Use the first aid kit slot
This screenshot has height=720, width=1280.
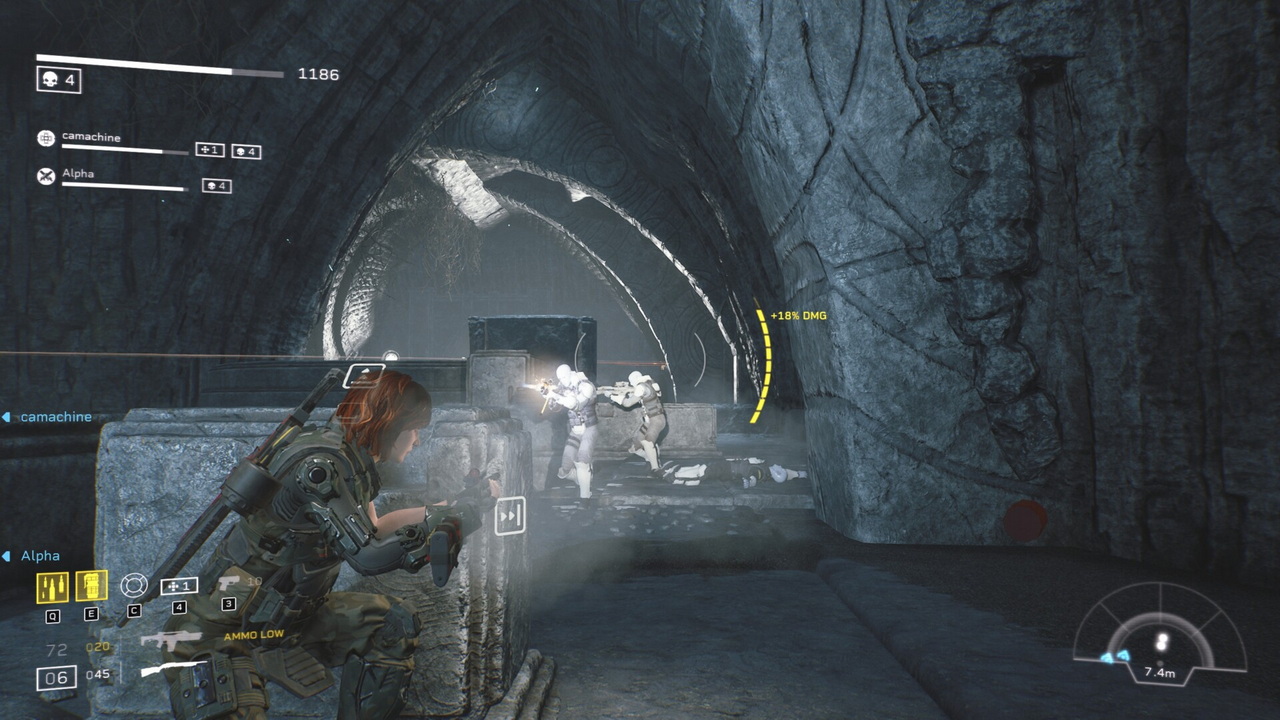(x=179, y=586)
